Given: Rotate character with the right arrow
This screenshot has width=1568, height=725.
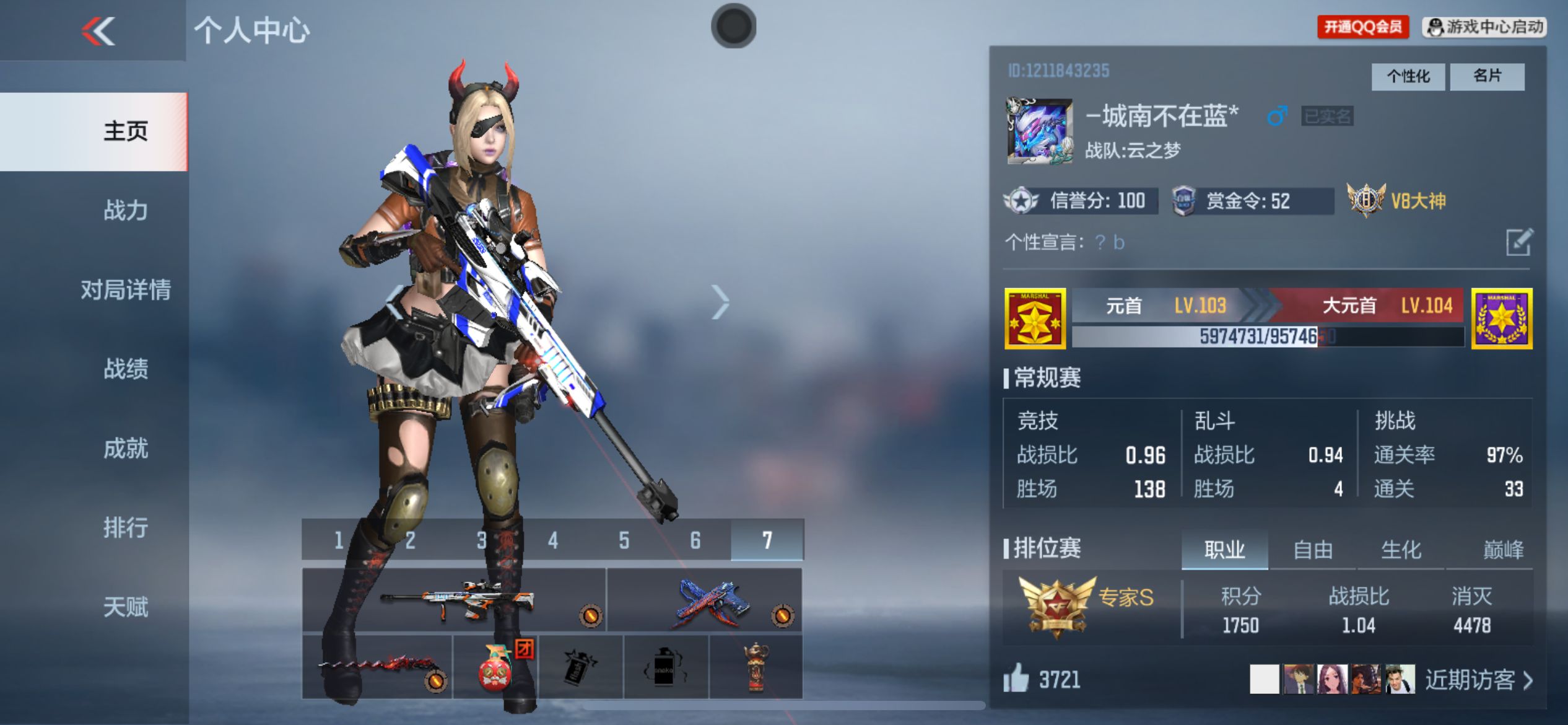Looking at the screenshot, I should click(720, 302).
